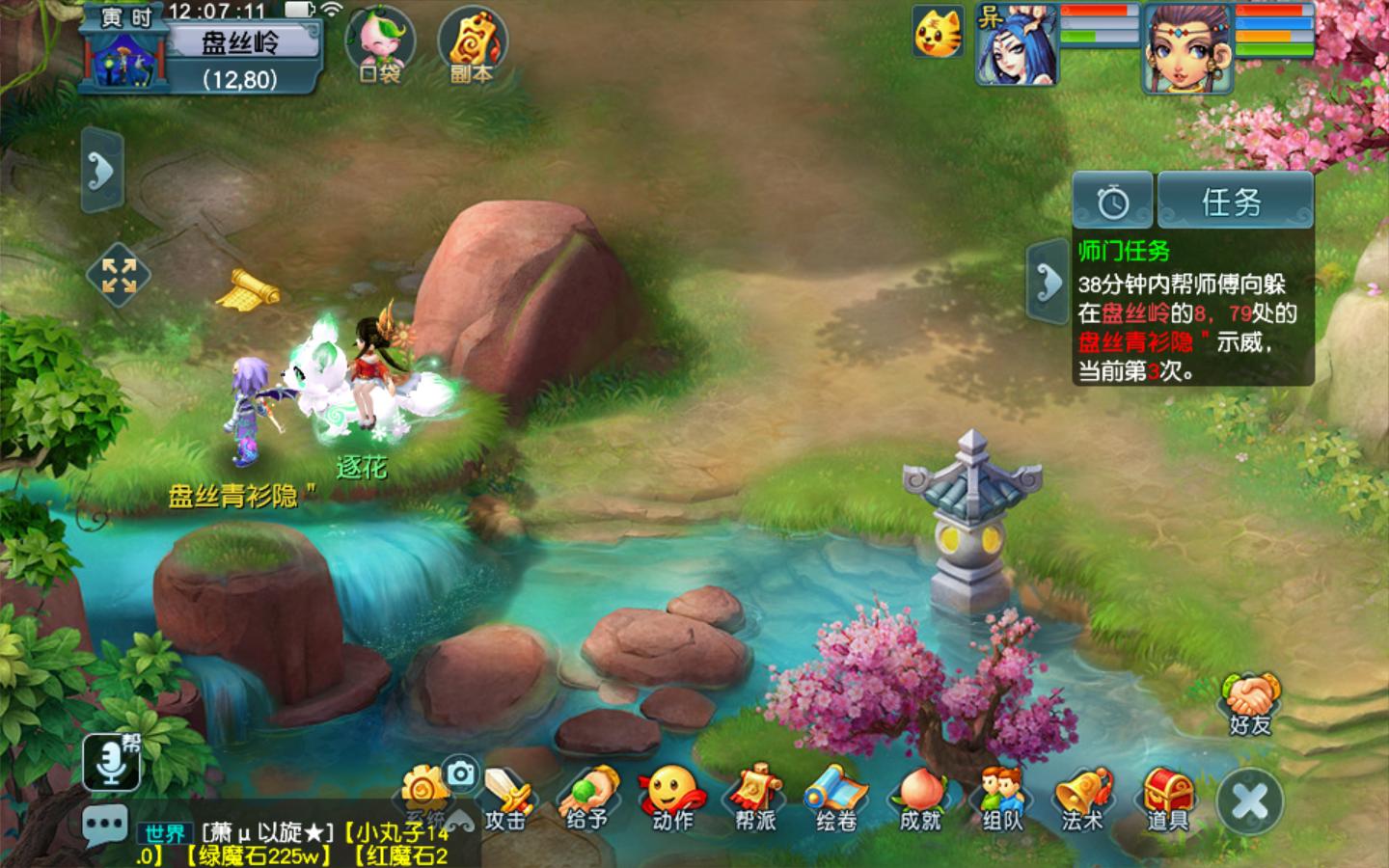Image resolution: width=1389 pixels, height=868 pixels.
Task: Open the 法术 spells menu
Action: pyautogui.click(x=1084, y=800)
